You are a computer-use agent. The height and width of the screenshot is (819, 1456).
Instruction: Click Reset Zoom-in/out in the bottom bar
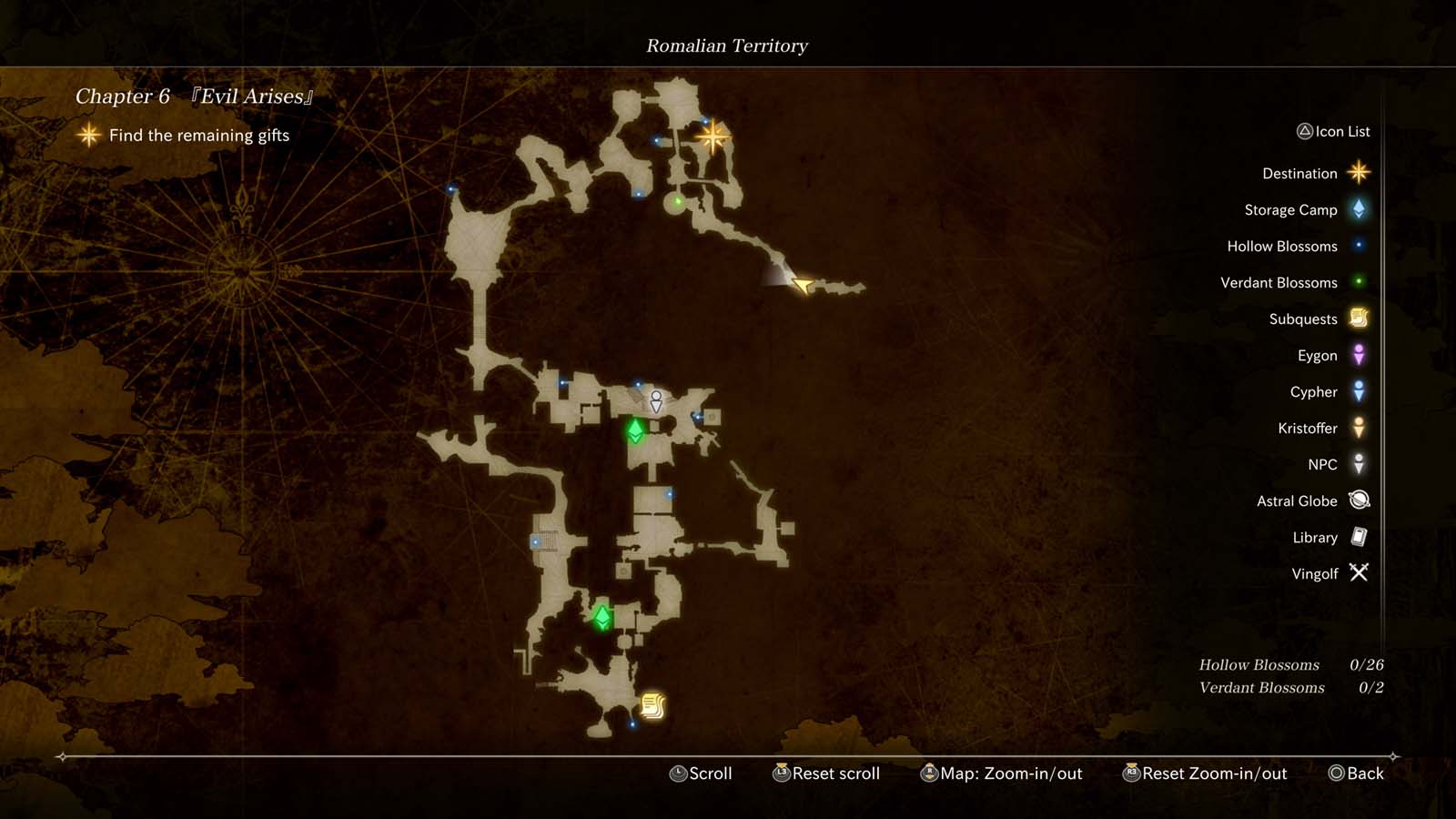pyautogui.click(x=1206, y=773)
